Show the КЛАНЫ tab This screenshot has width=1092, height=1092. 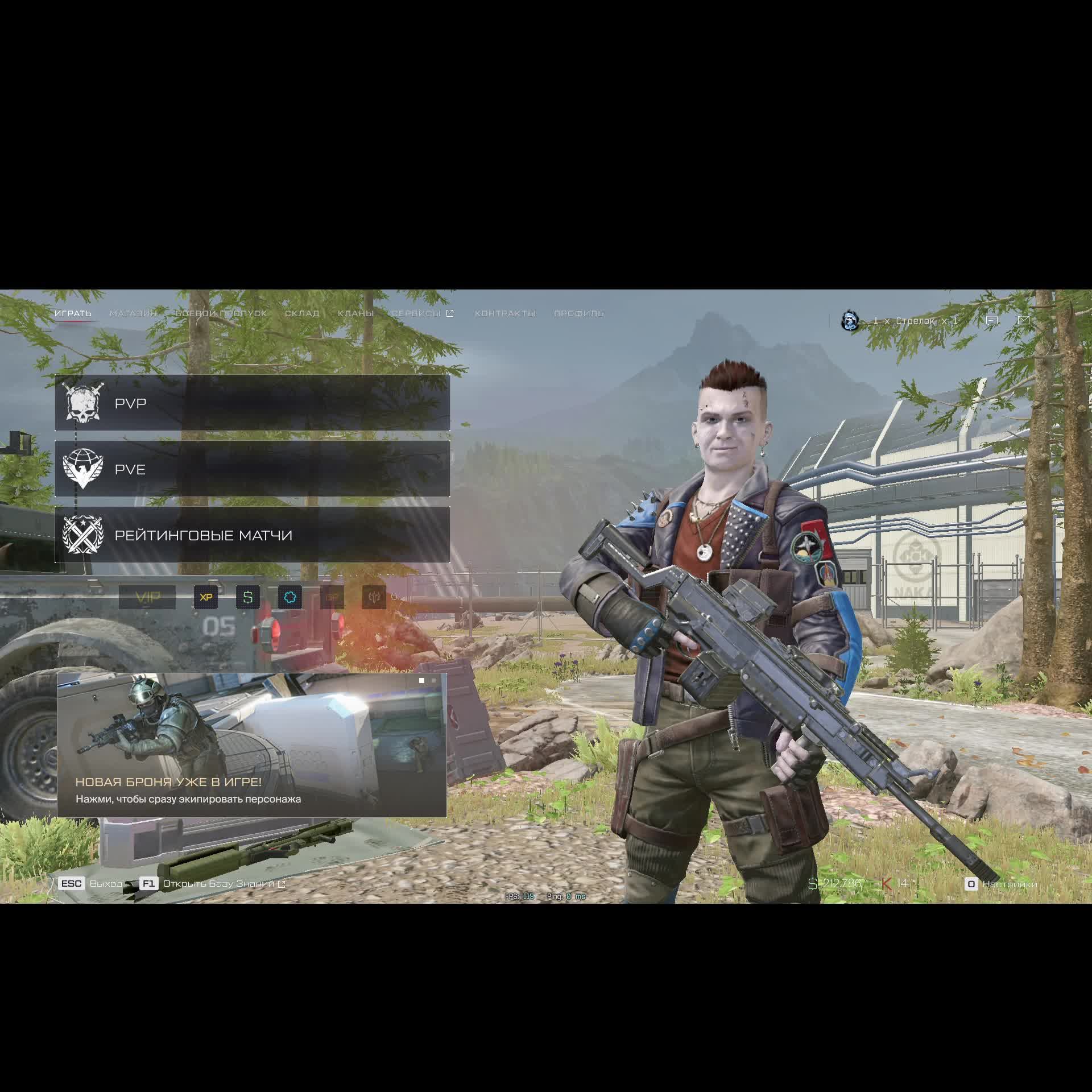pos(355,313)
